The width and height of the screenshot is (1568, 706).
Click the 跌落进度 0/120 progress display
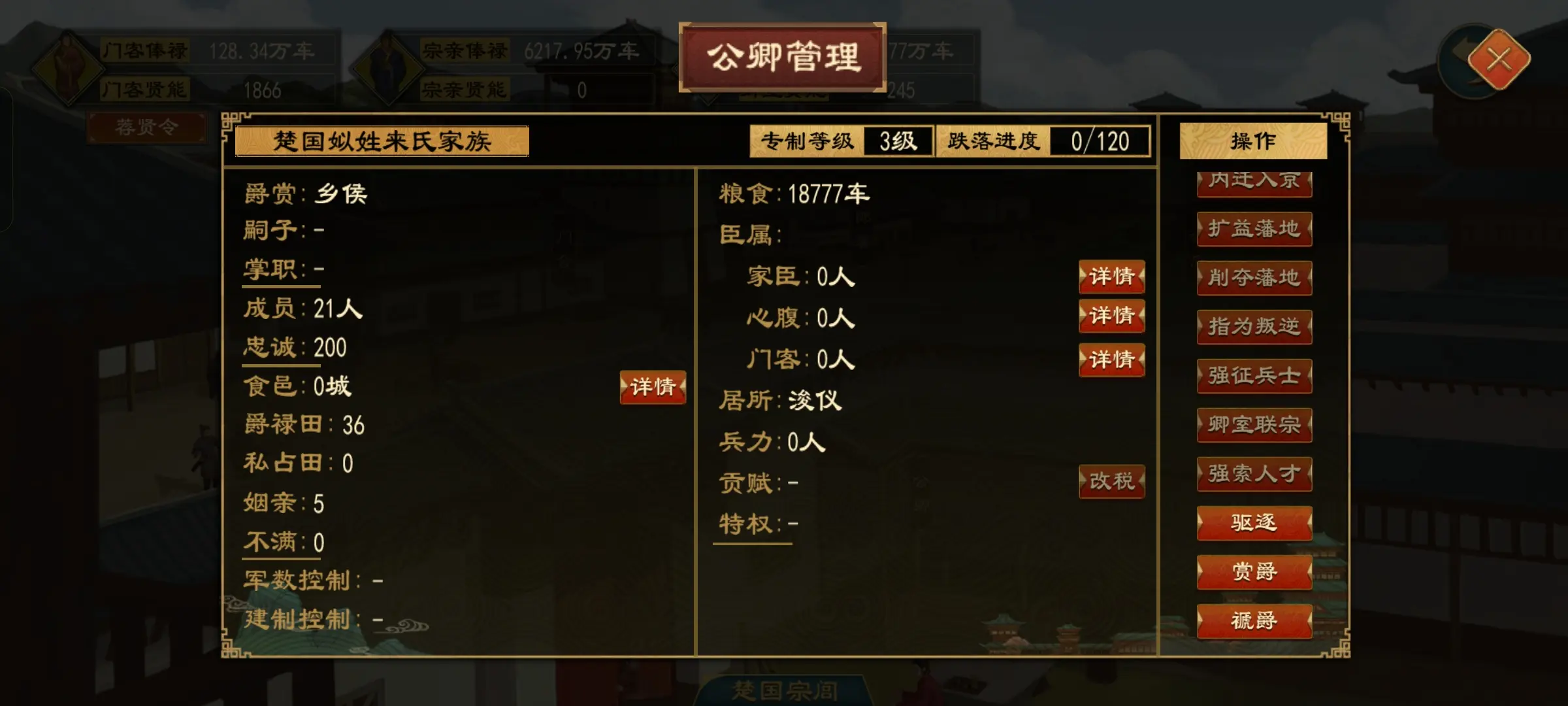[1043, 141]
